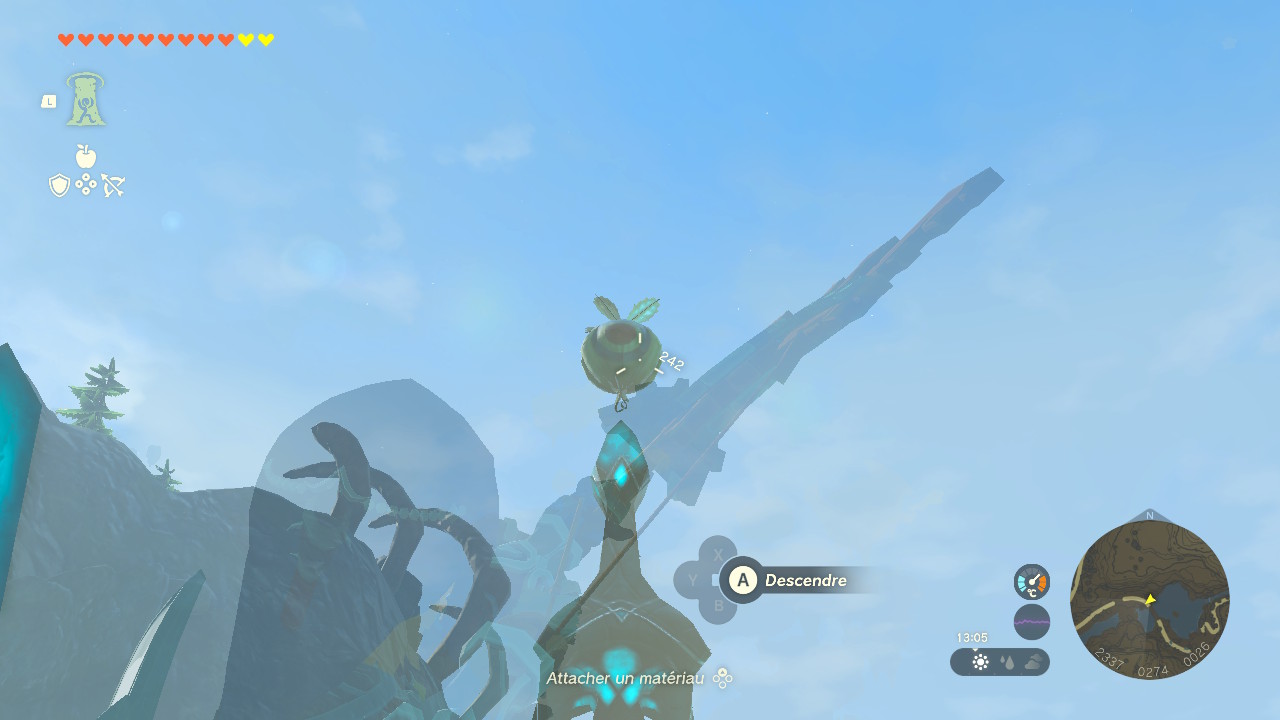Open the circular minimap

click(1149, 600)
